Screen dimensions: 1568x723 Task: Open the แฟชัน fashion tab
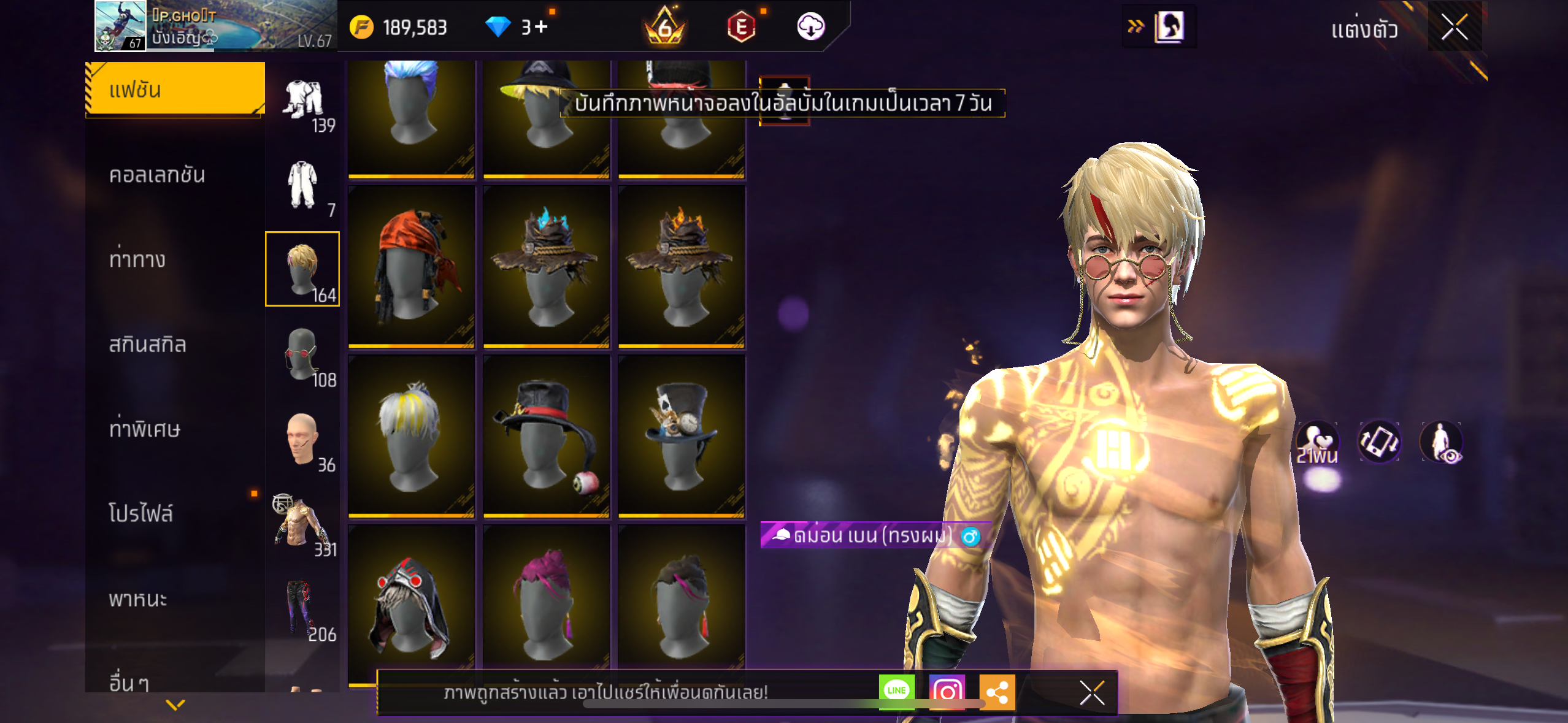coord(175,90)
